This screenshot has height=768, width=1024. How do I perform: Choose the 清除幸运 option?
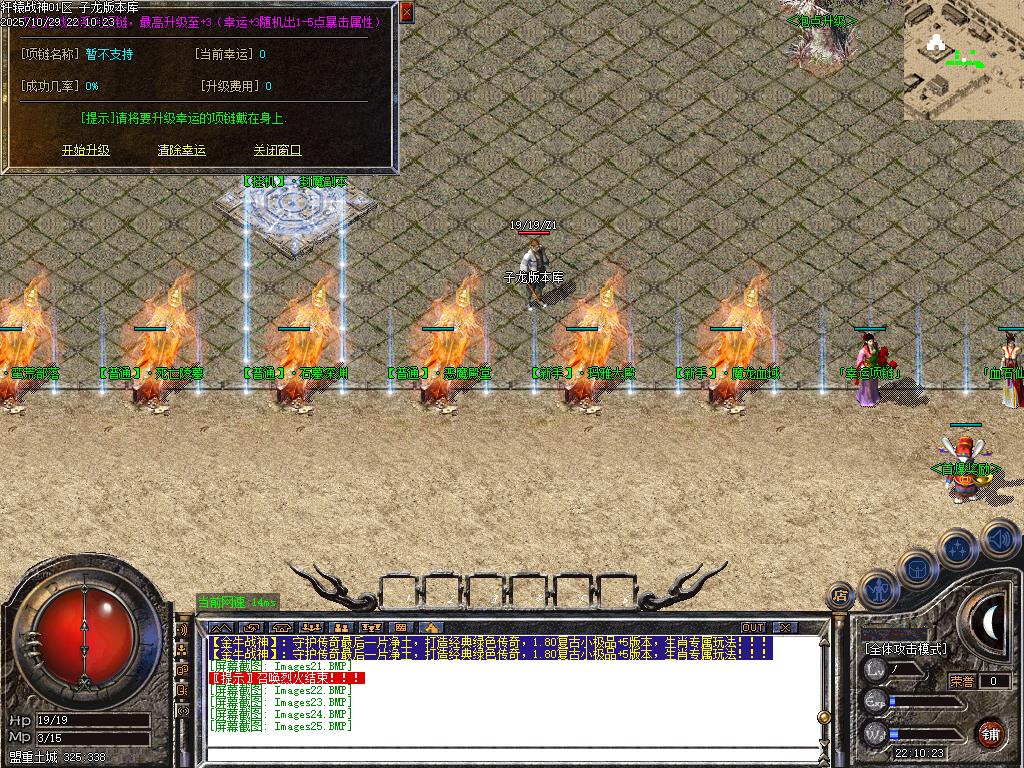pyautogui.click(x=182, y=150)
